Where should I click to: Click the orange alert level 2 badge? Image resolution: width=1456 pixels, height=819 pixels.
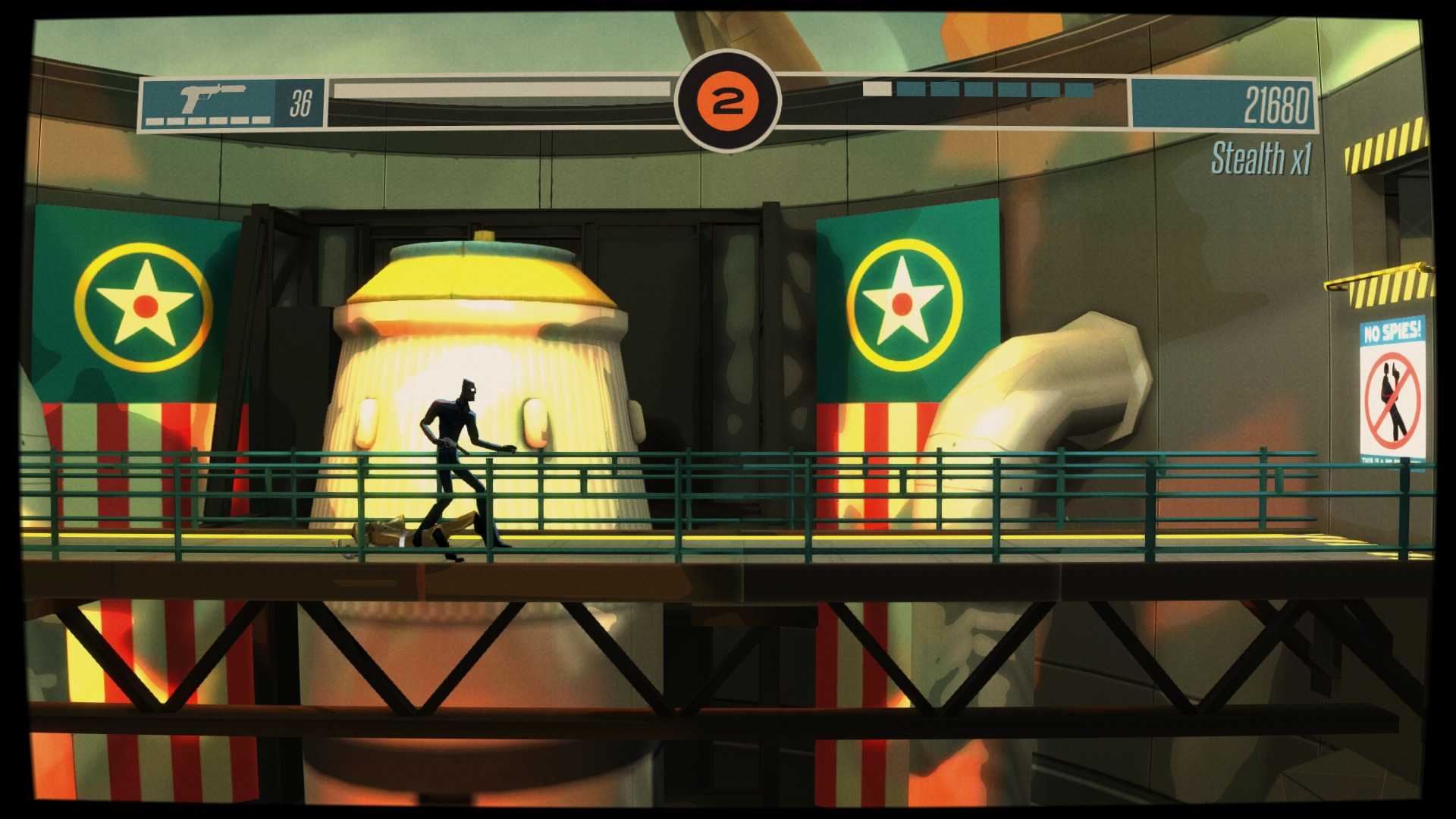tap(729, 97)
